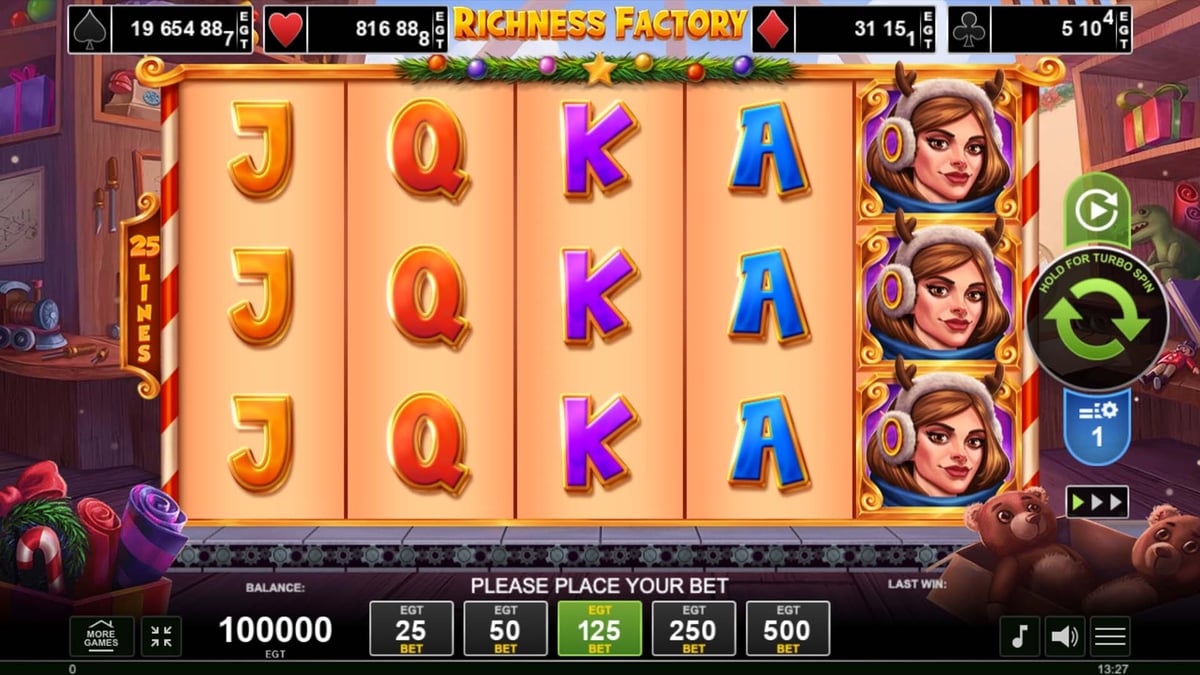
Task: Open the hamburger menu
Action: point(1110,636)
